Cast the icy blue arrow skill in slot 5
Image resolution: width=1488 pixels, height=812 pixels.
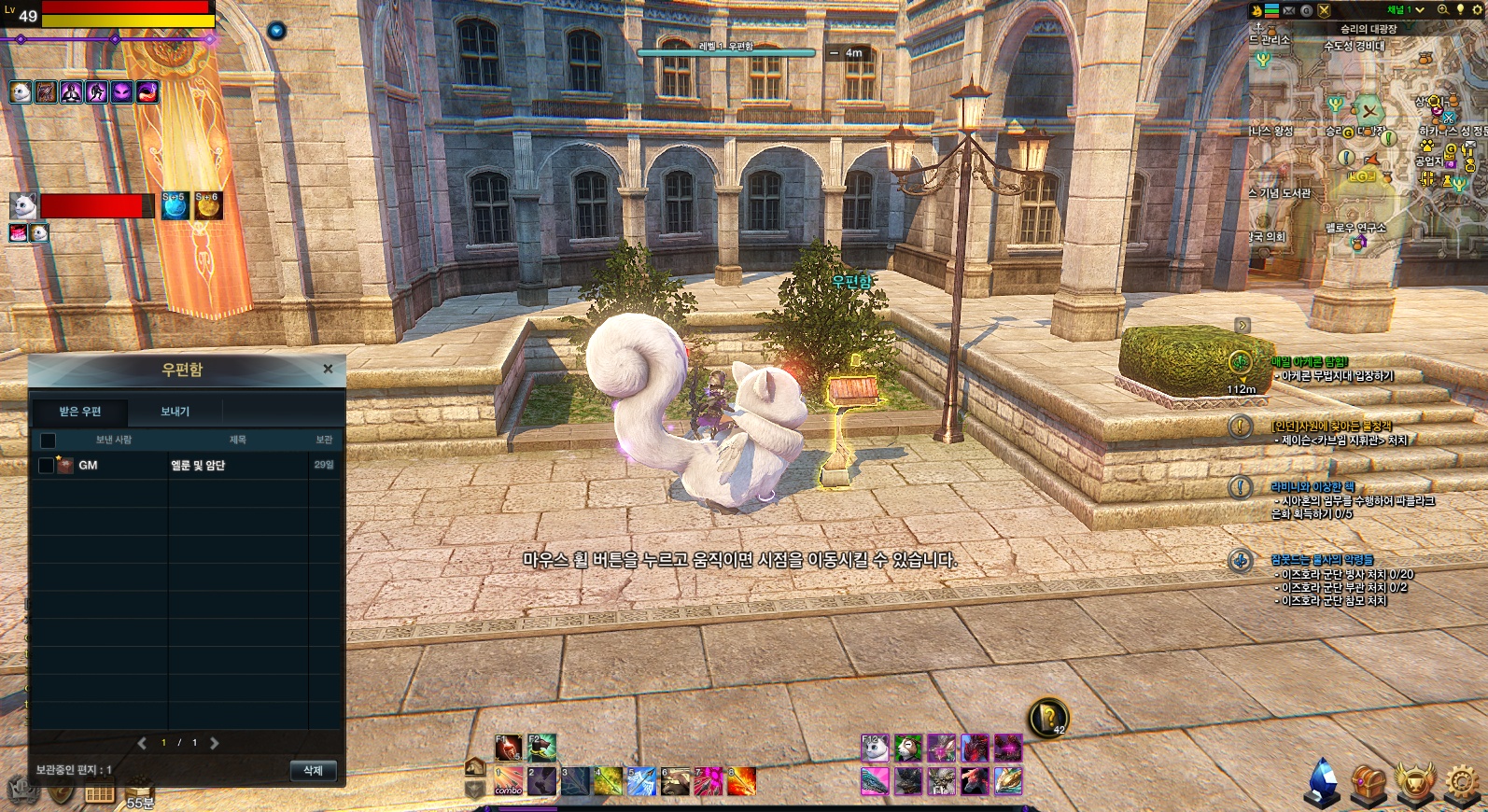point(641,780)
